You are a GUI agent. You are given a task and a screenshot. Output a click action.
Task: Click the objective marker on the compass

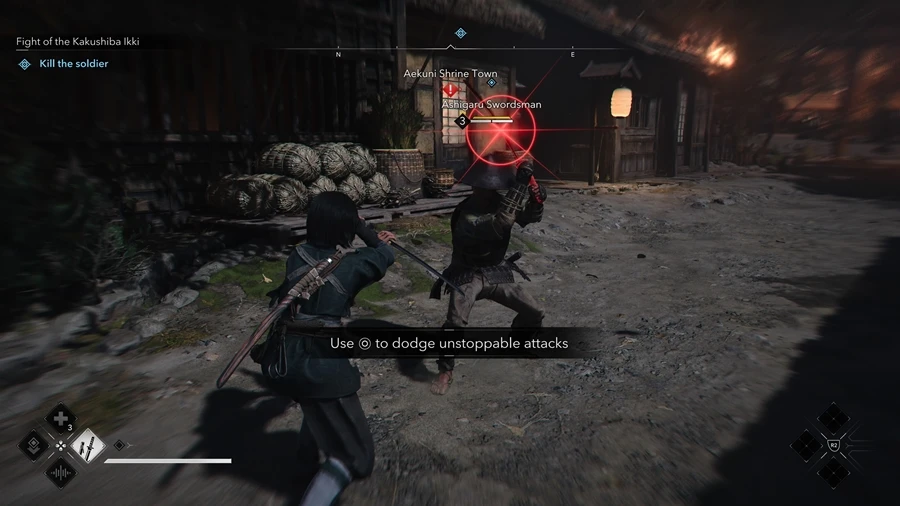coord(460,34)
